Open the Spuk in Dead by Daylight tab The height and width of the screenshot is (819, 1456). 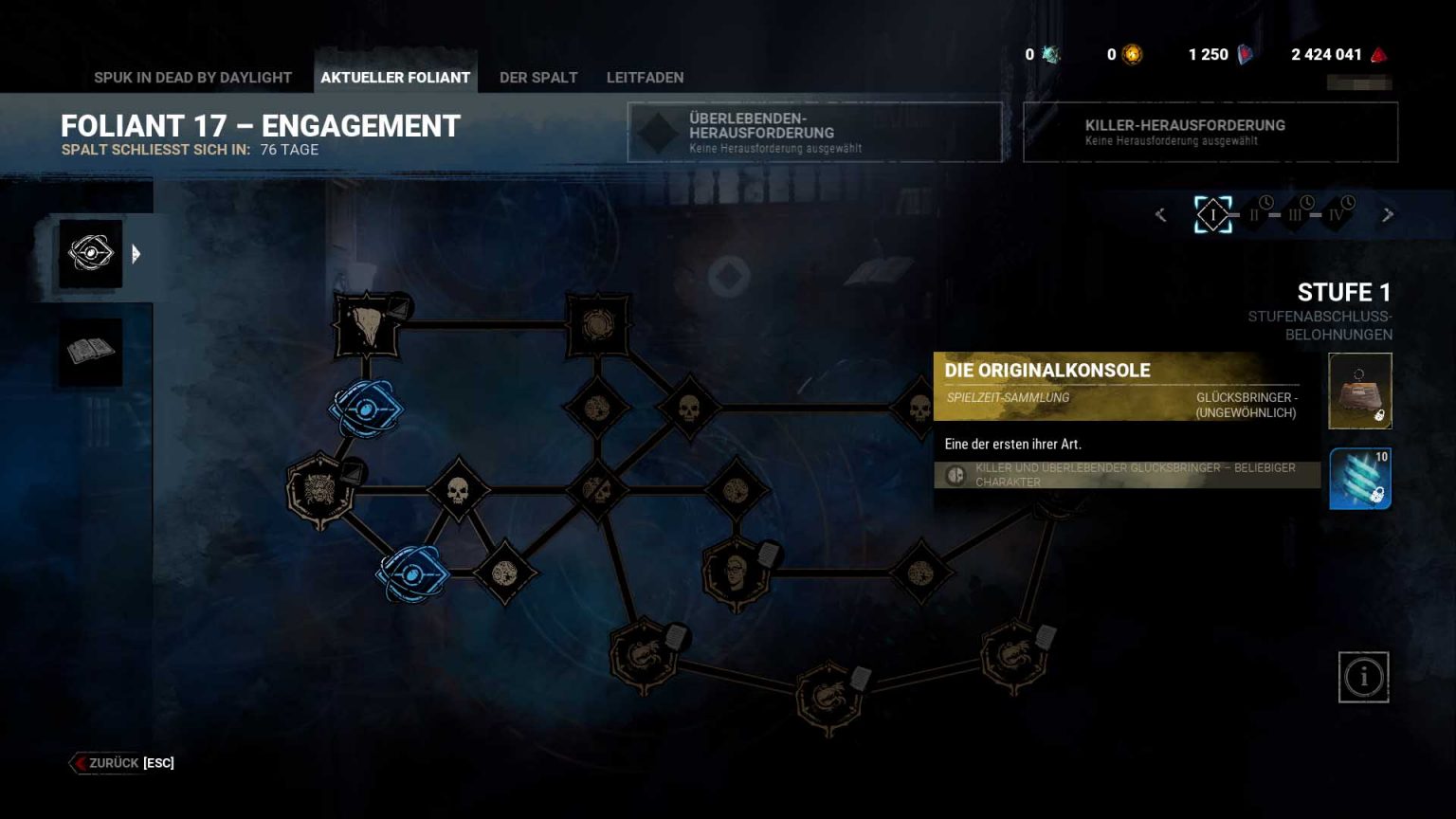coord(192,78)
